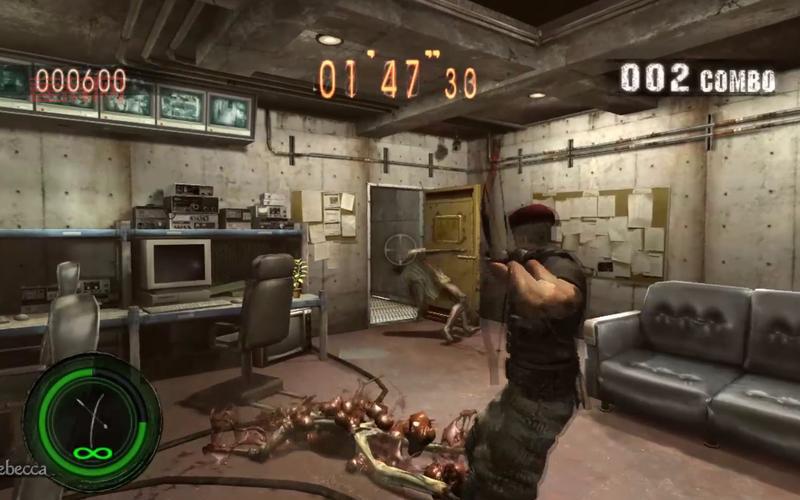Select the equipped weapon icon in the circular gauge
800x500 pixels.
coord(92,416)
